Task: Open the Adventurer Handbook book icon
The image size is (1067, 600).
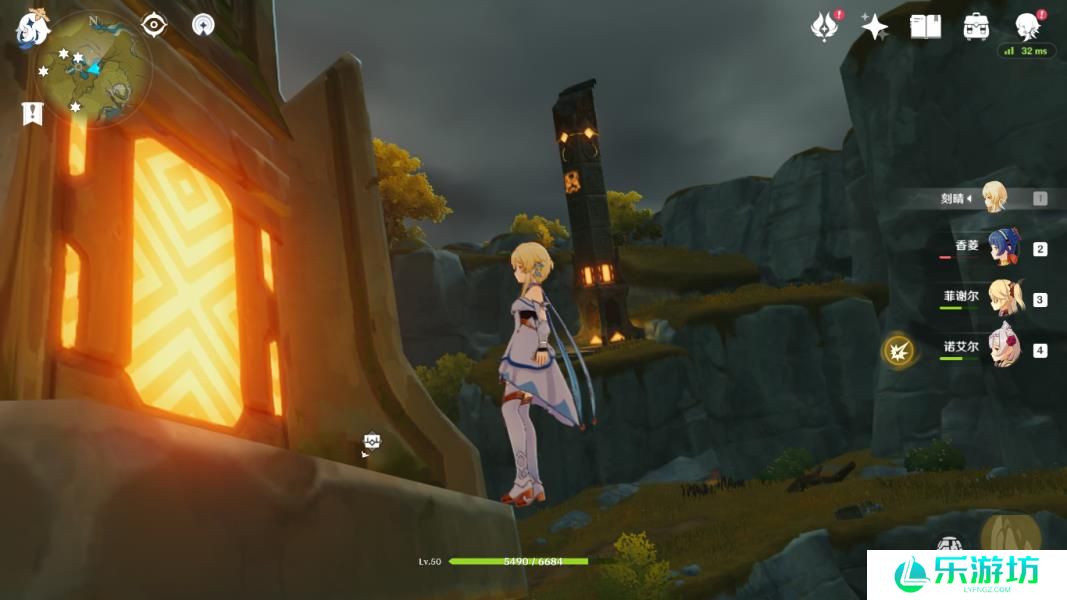Action: click(925, 27)
